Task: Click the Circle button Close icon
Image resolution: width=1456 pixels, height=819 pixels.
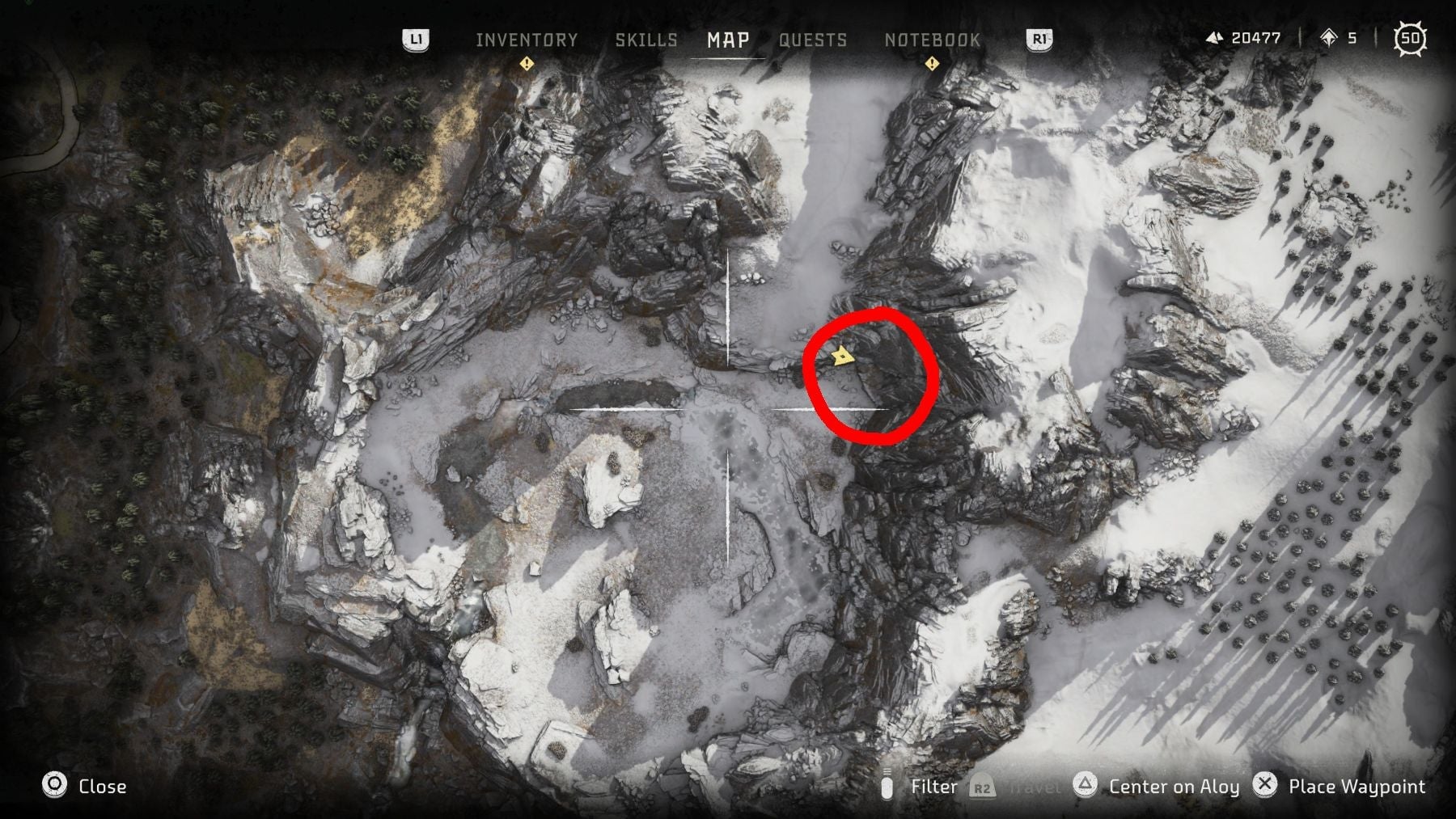Action: (53, 785)
